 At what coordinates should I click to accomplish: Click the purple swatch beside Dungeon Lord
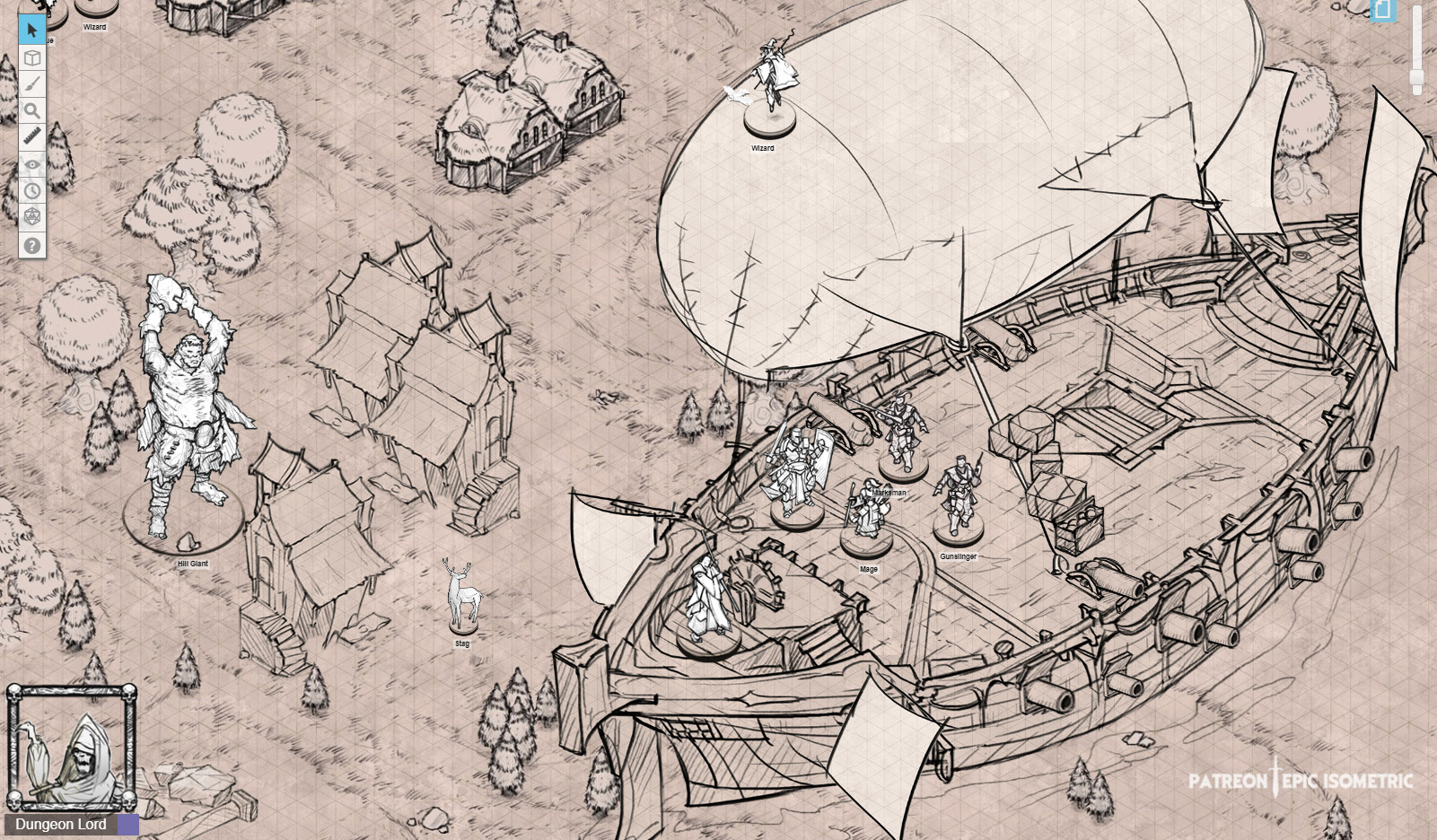pyautogui.click(x=130, y=824)
